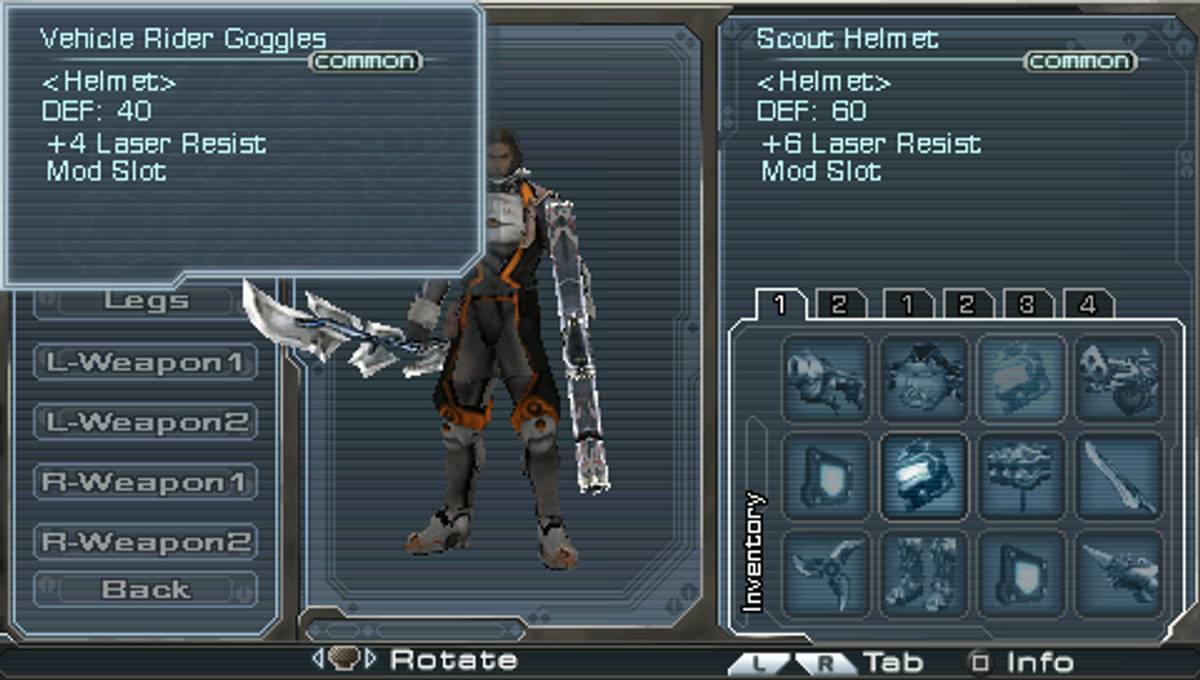Choose the R-Weapon2 slot
Screen dimensions: 1200x680
tap(145, 542)
